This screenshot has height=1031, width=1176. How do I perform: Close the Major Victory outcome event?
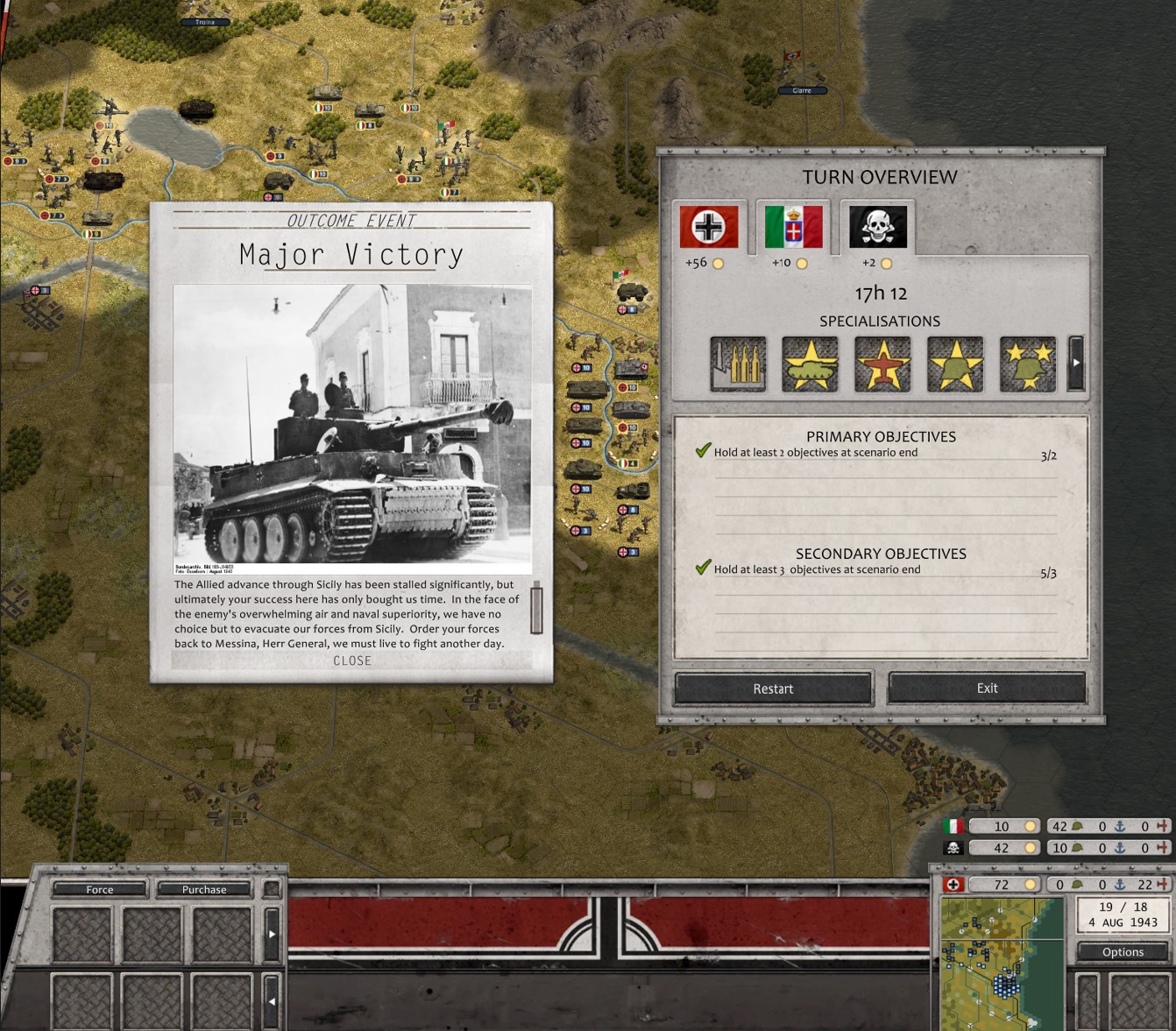click(352, 660)
